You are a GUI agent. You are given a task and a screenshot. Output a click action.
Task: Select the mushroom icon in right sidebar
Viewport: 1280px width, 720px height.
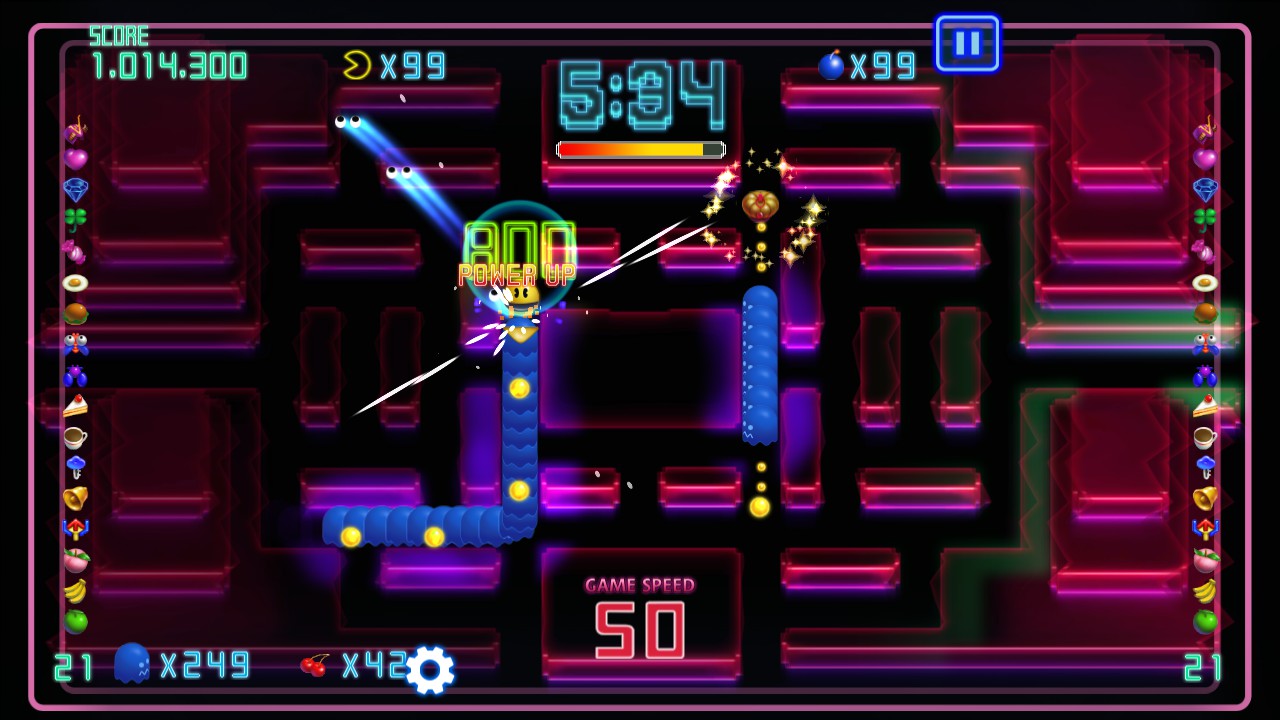click(1204, 466)
